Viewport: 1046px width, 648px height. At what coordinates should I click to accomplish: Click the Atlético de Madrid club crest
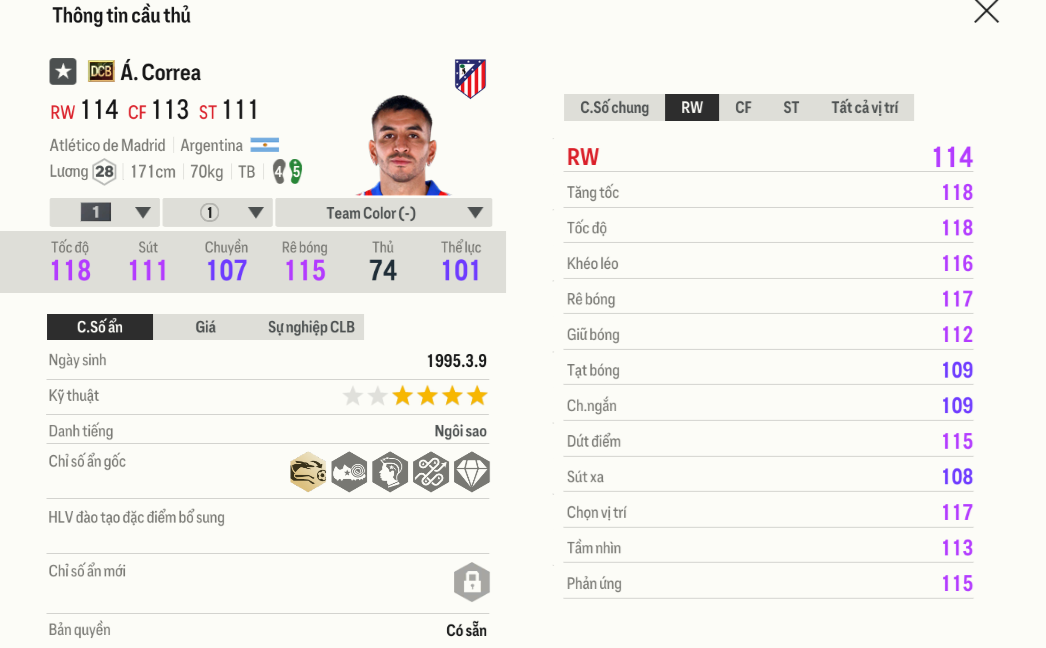[470, 78]
